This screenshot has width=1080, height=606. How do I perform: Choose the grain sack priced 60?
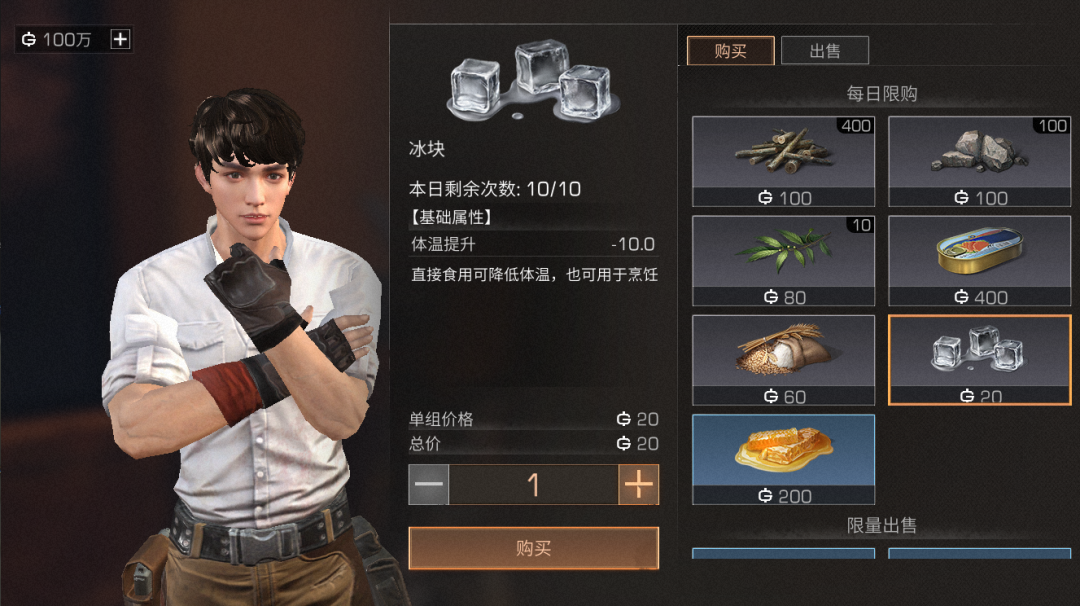[783, 360]
